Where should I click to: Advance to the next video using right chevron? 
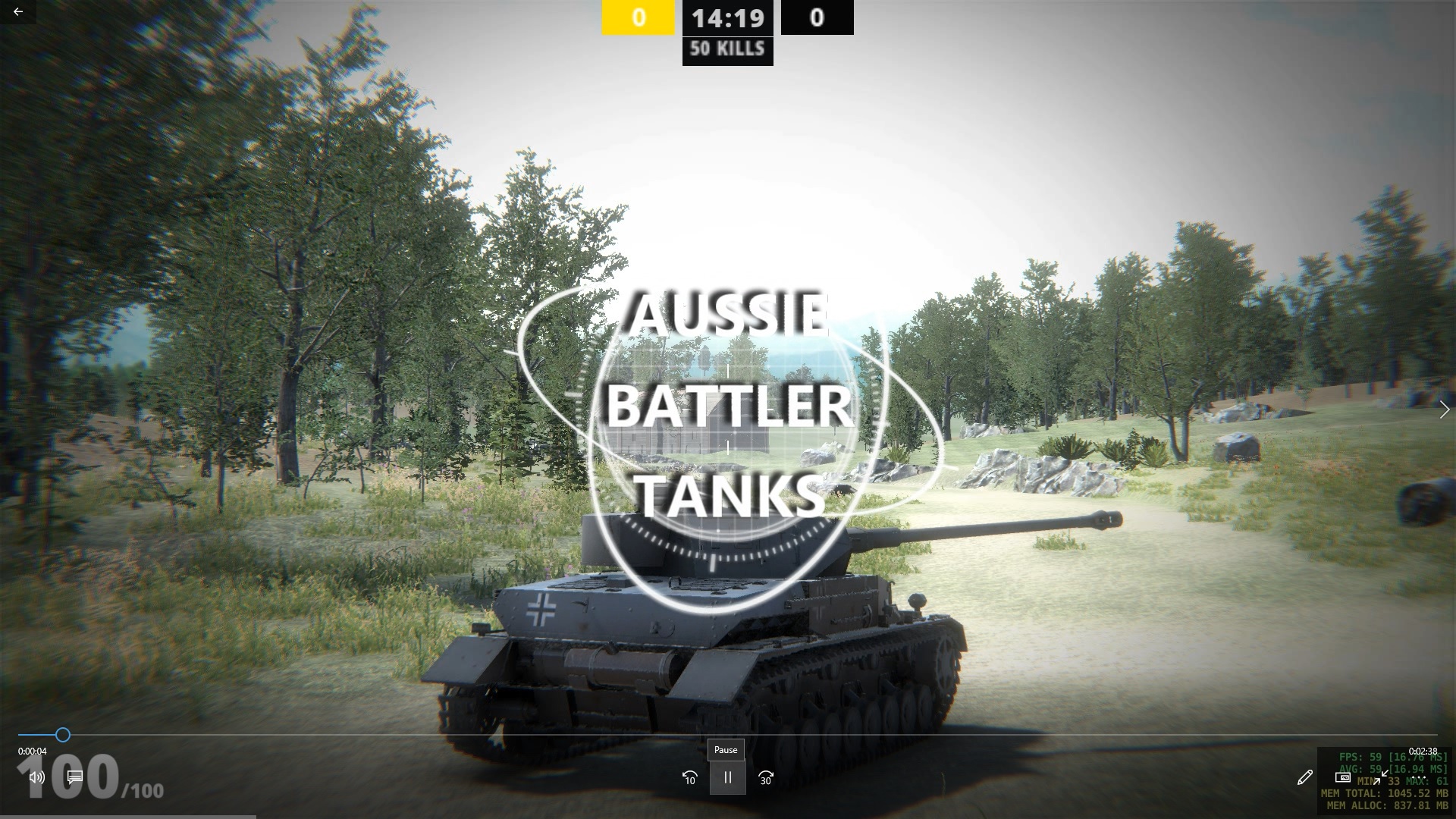(1445, 409)
